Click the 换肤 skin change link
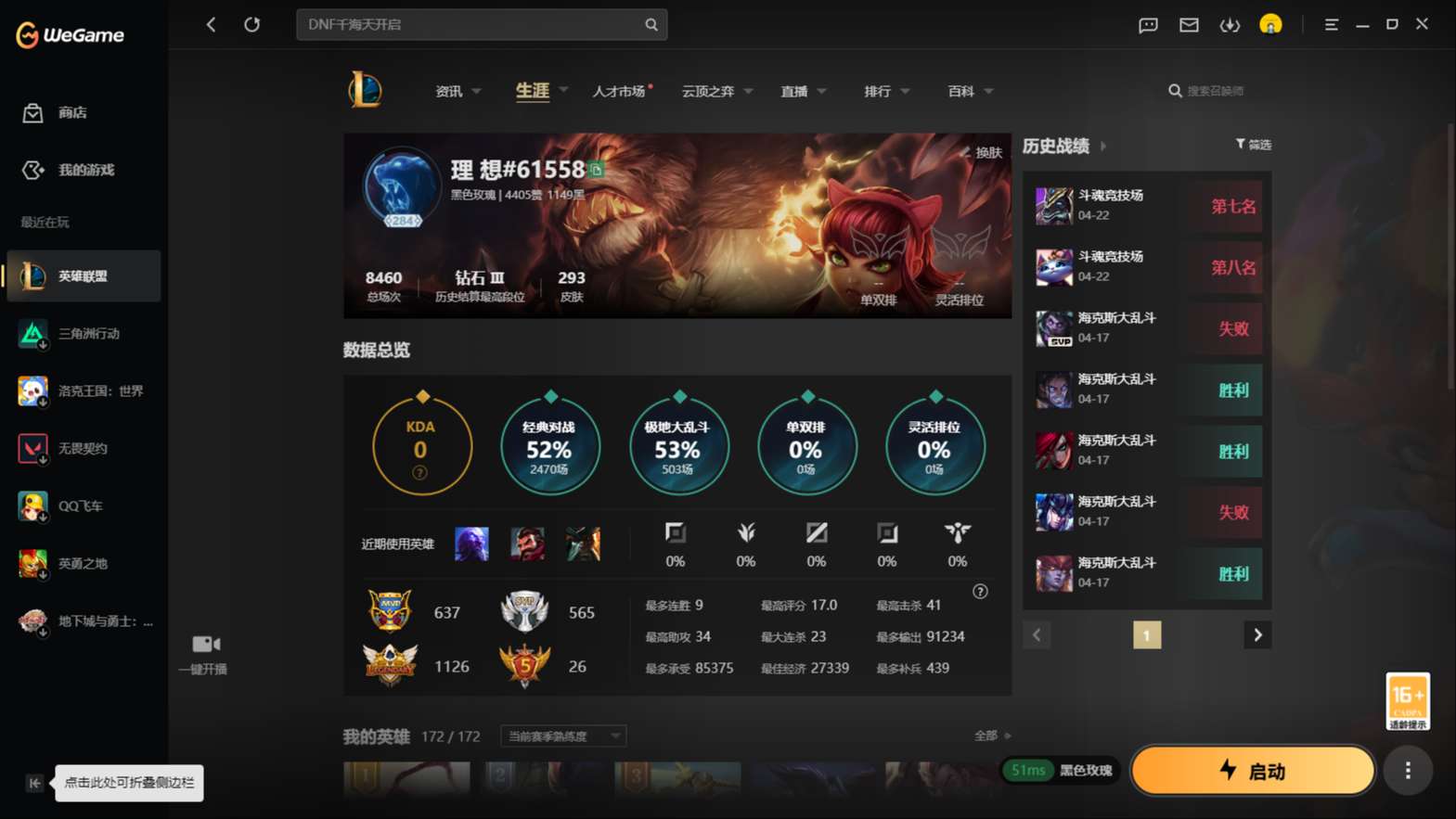The image size is (1456, 819). coord(984,152)
